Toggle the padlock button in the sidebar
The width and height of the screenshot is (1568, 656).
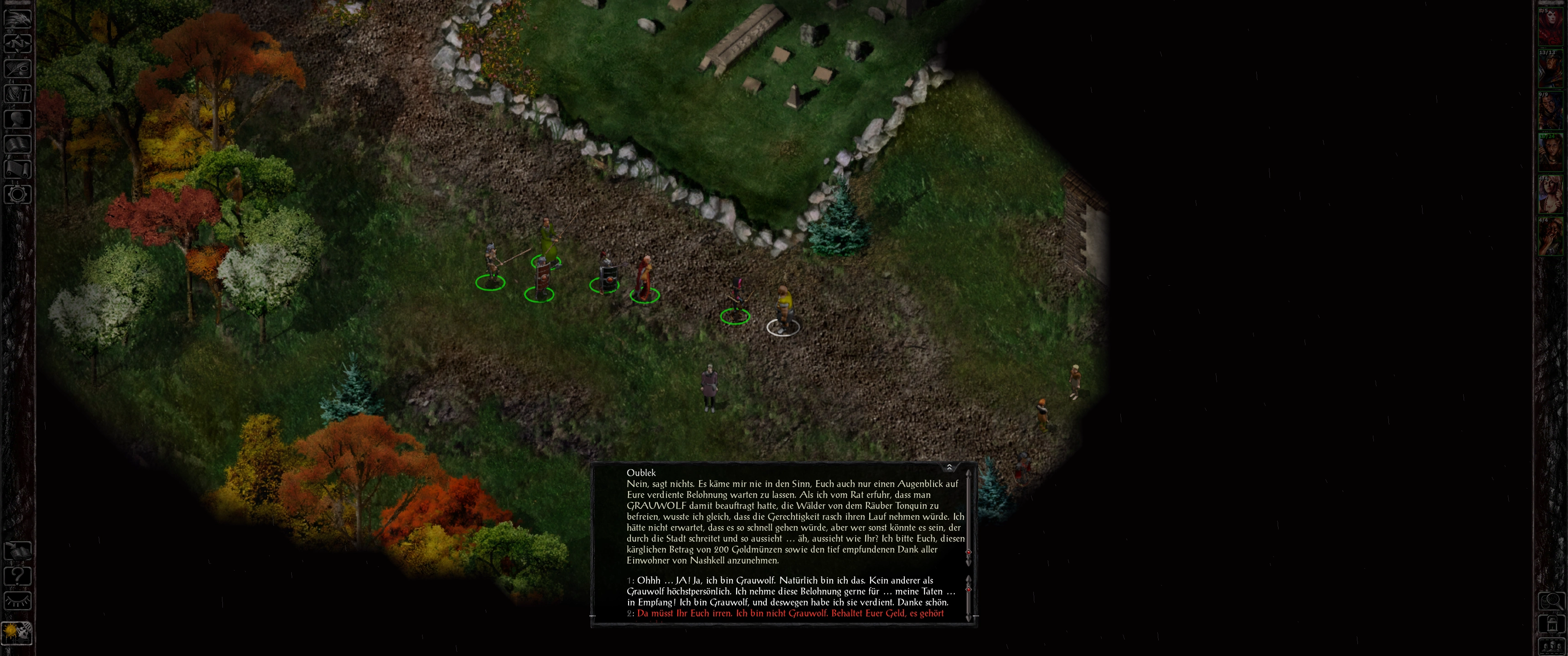tap(1552, 624)
